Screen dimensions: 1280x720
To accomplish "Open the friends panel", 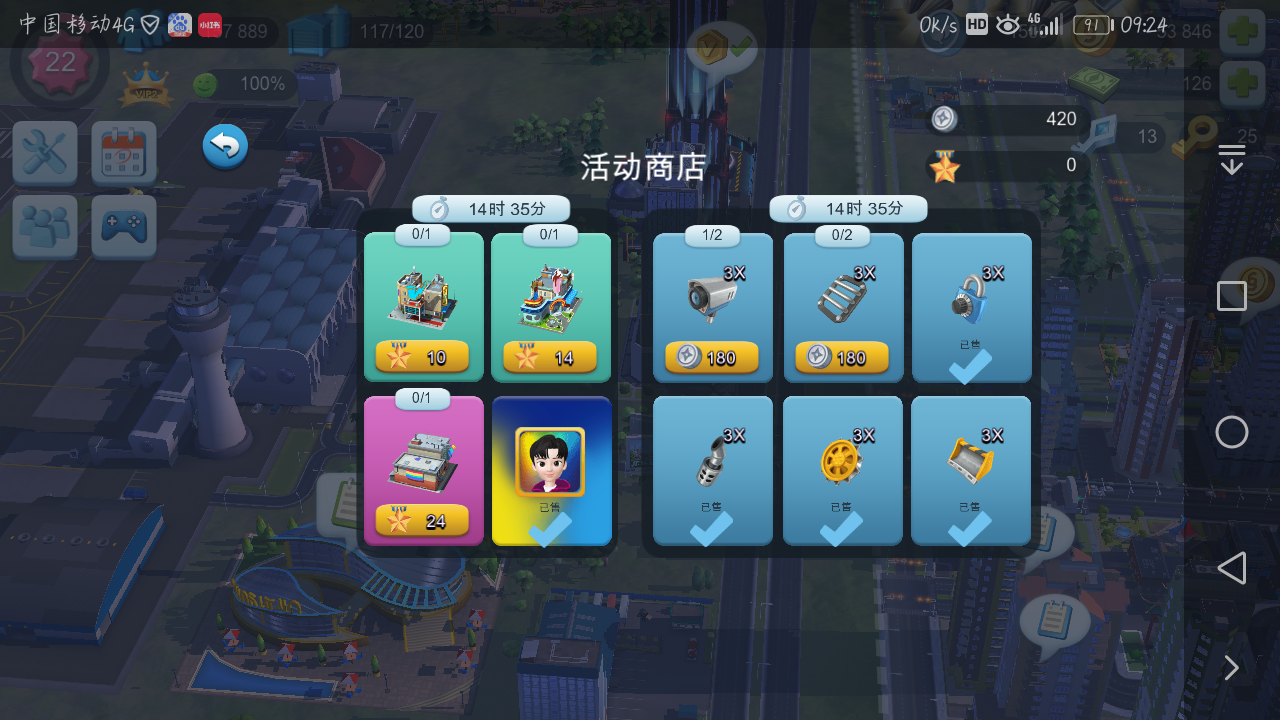I will point(44,227).
